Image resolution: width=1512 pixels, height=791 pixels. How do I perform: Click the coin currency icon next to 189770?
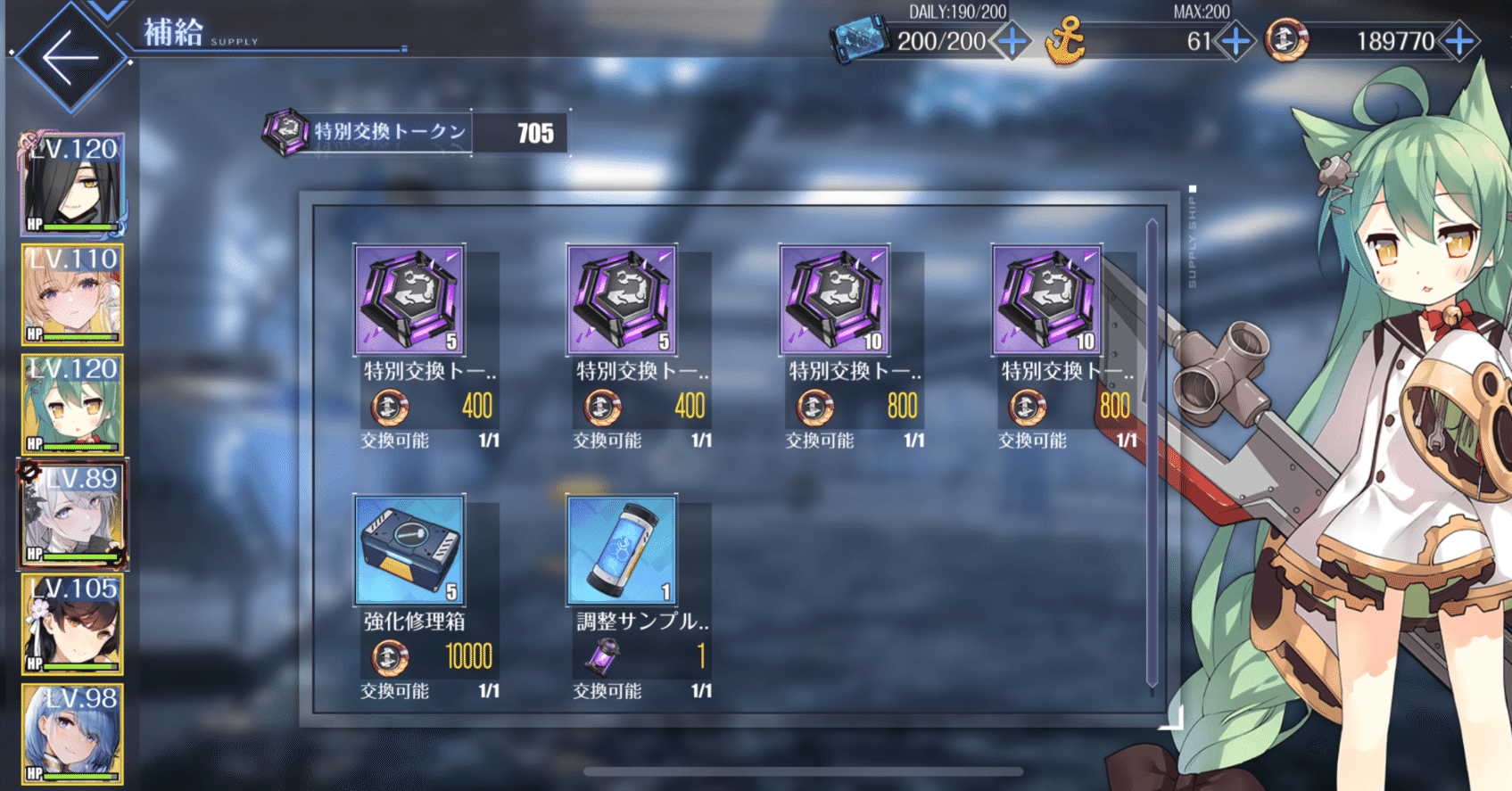1285,41
